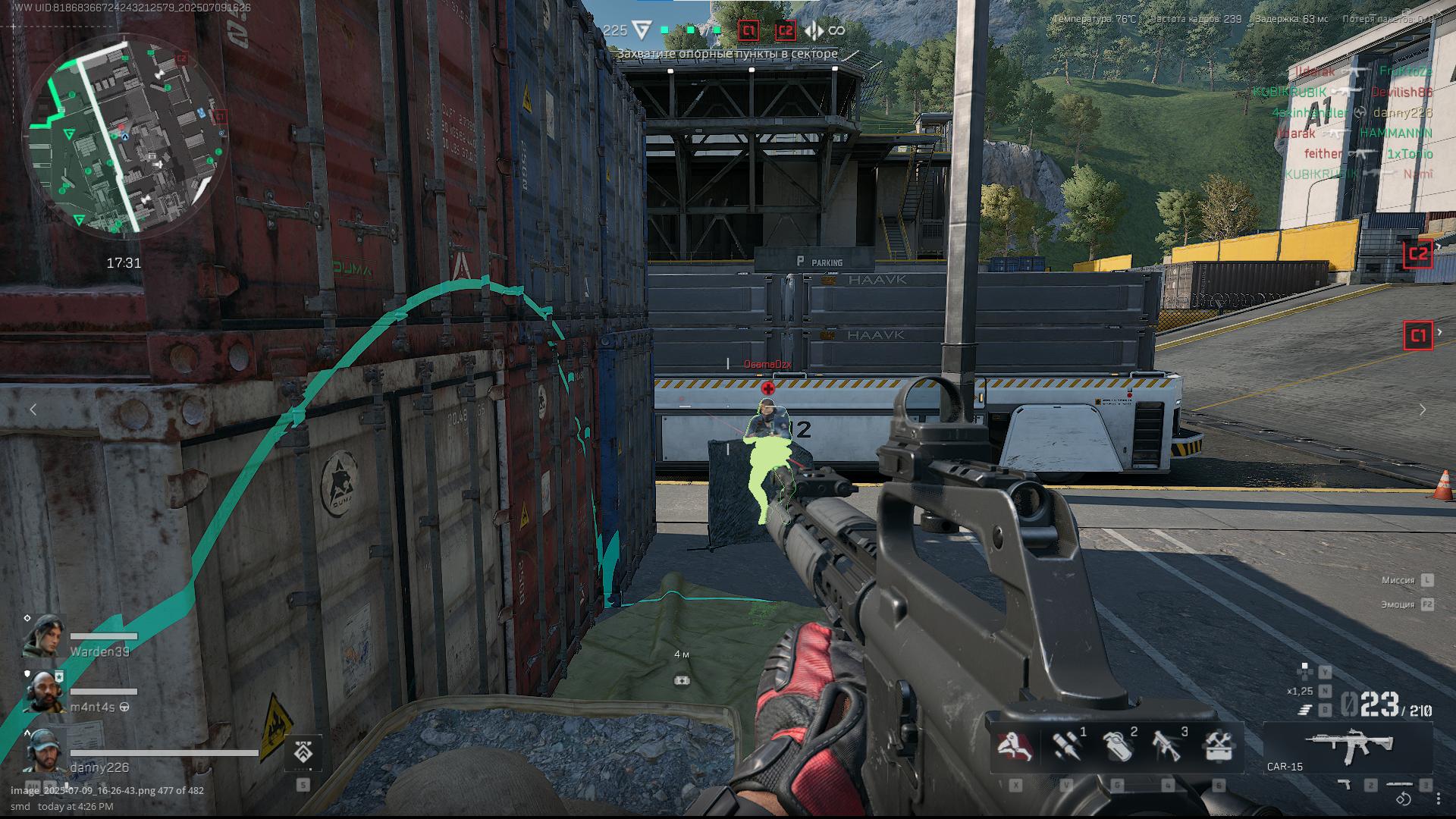
Task: Select the ammo rounds hotbar slot
Action: point(1067,747)
